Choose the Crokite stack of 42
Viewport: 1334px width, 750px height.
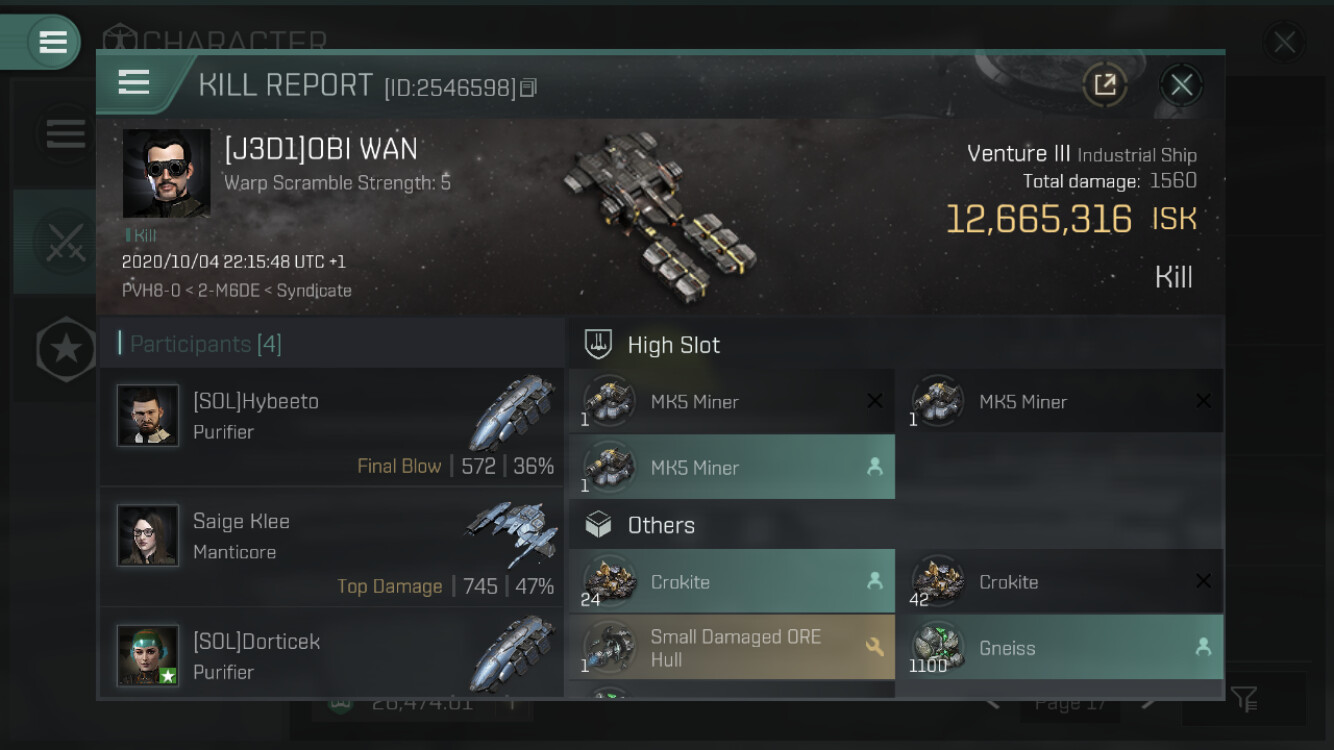click(x=1059, y=581)
